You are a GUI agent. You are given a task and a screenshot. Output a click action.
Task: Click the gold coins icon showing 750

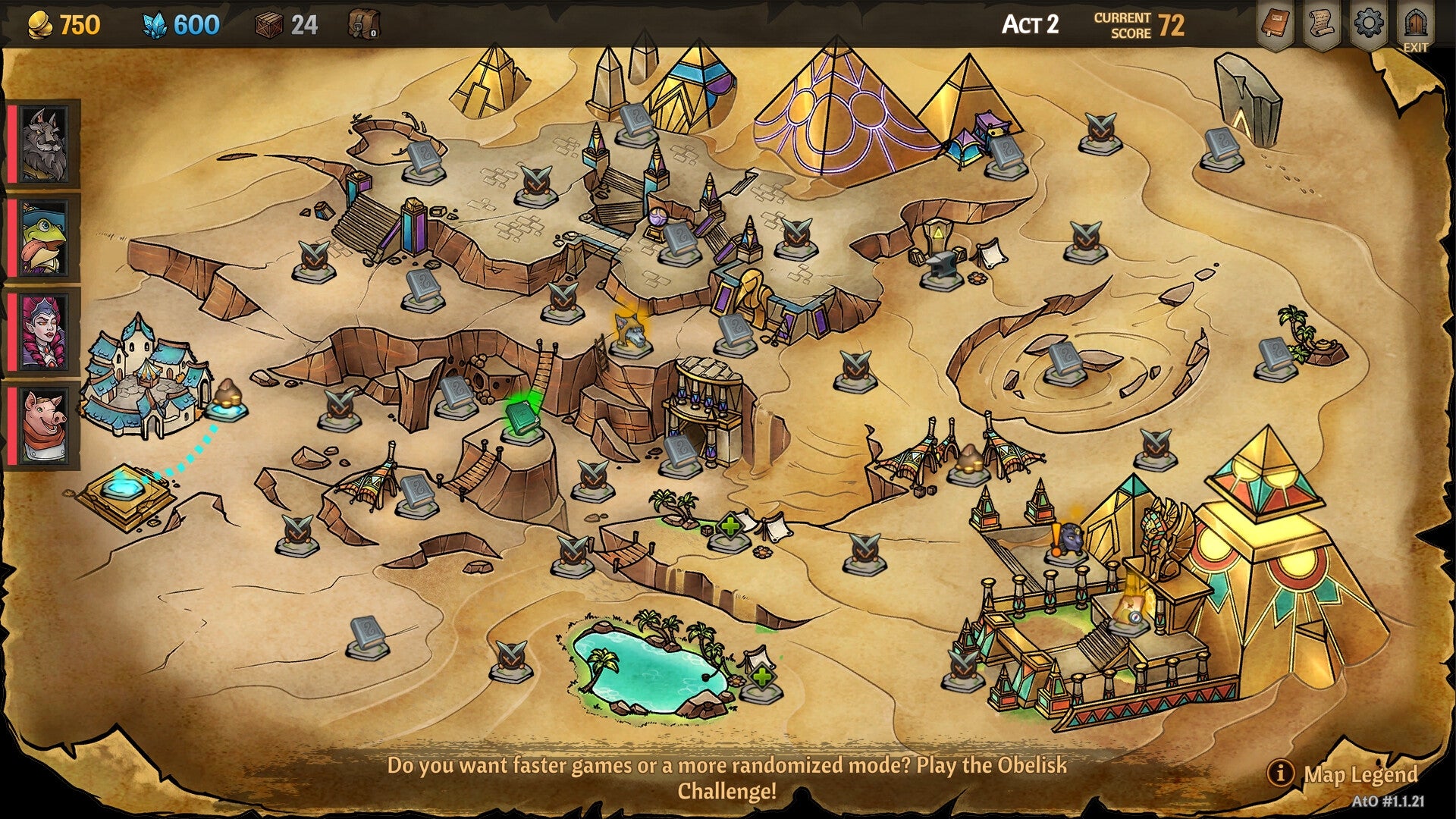(39, 24)
